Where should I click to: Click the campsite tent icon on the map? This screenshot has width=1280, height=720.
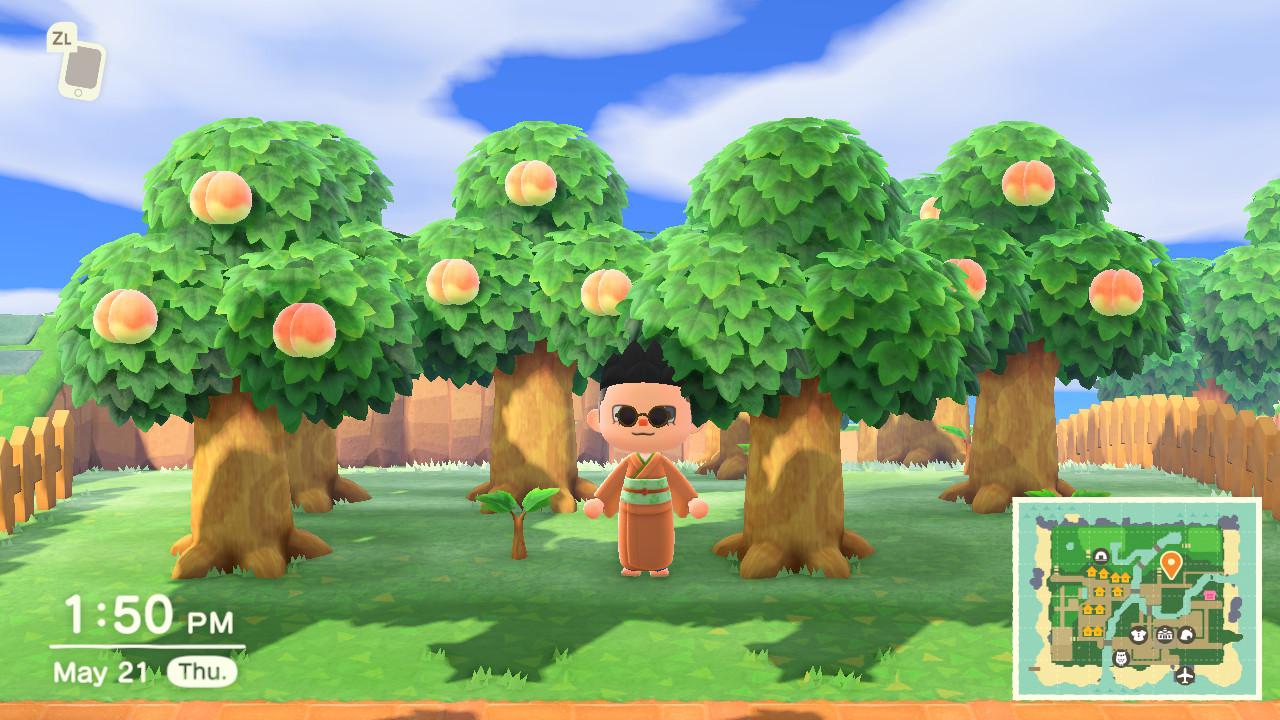click(1100, 557)
